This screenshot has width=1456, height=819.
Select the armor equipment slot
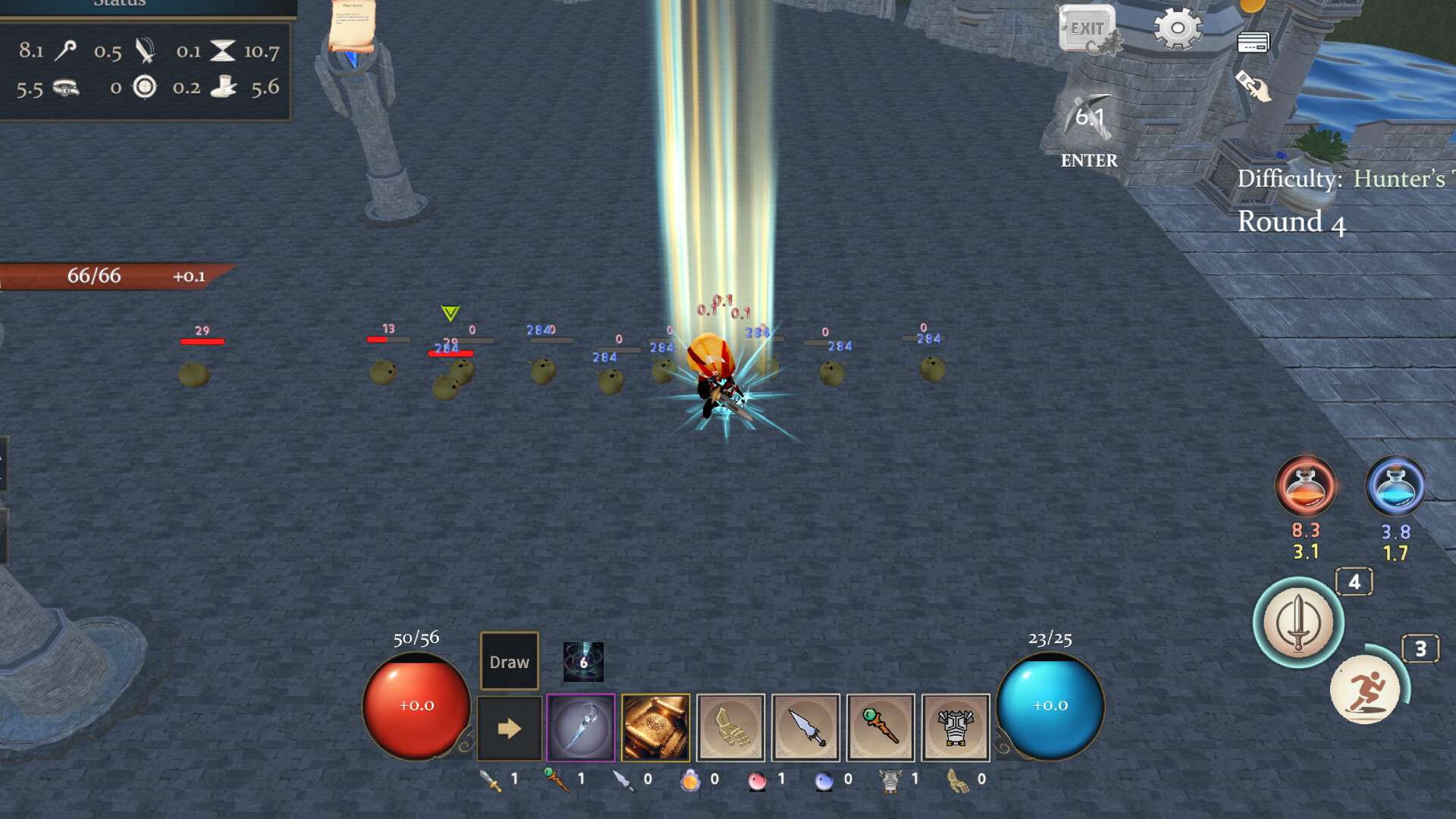coord(958,728)
